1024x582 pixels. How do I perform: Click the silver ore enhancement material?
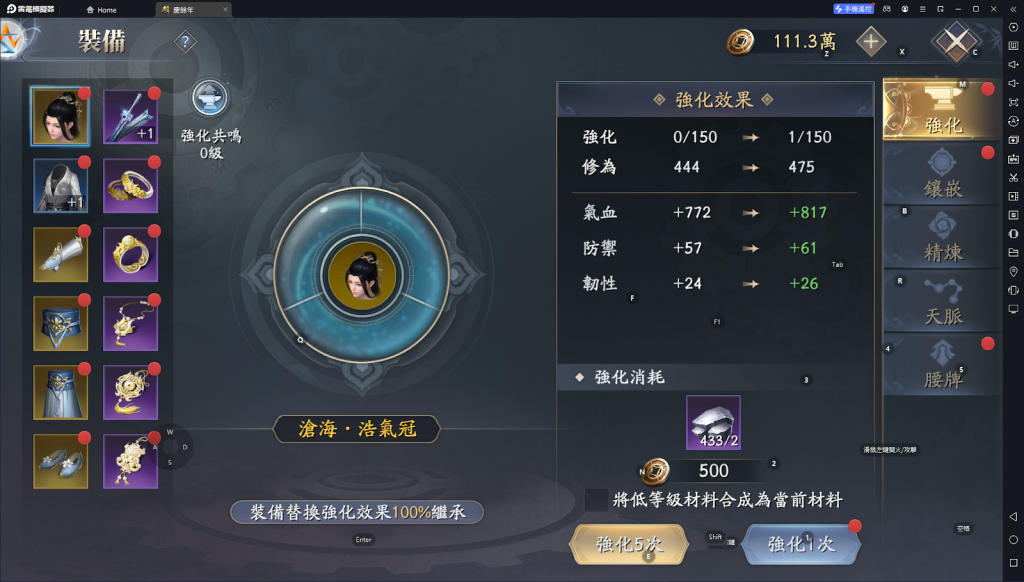tap(713, 422)
